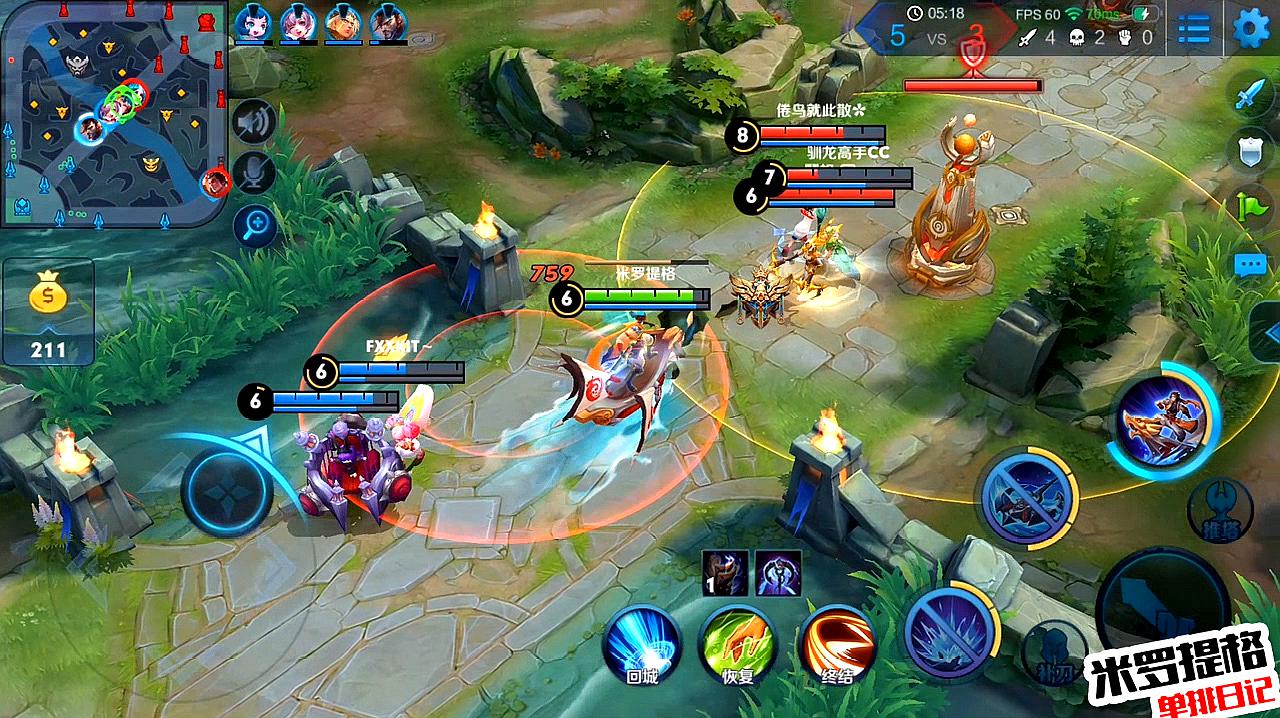Cast the 终结 summoner spell

click(x=837, y=643)
